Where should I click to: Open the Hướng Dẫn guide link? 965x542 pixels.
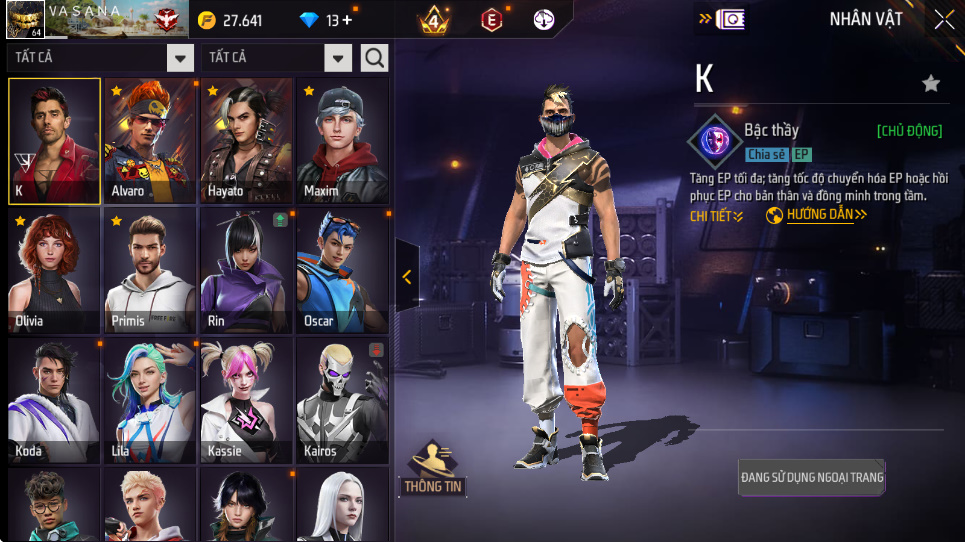(817, 215)
